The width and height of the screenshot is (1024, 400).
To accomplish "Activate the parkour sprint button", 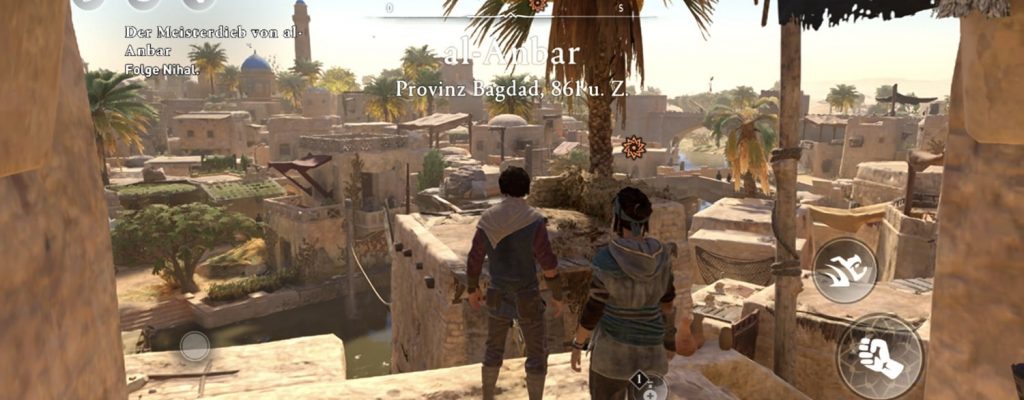I will [x=843, y=269].
